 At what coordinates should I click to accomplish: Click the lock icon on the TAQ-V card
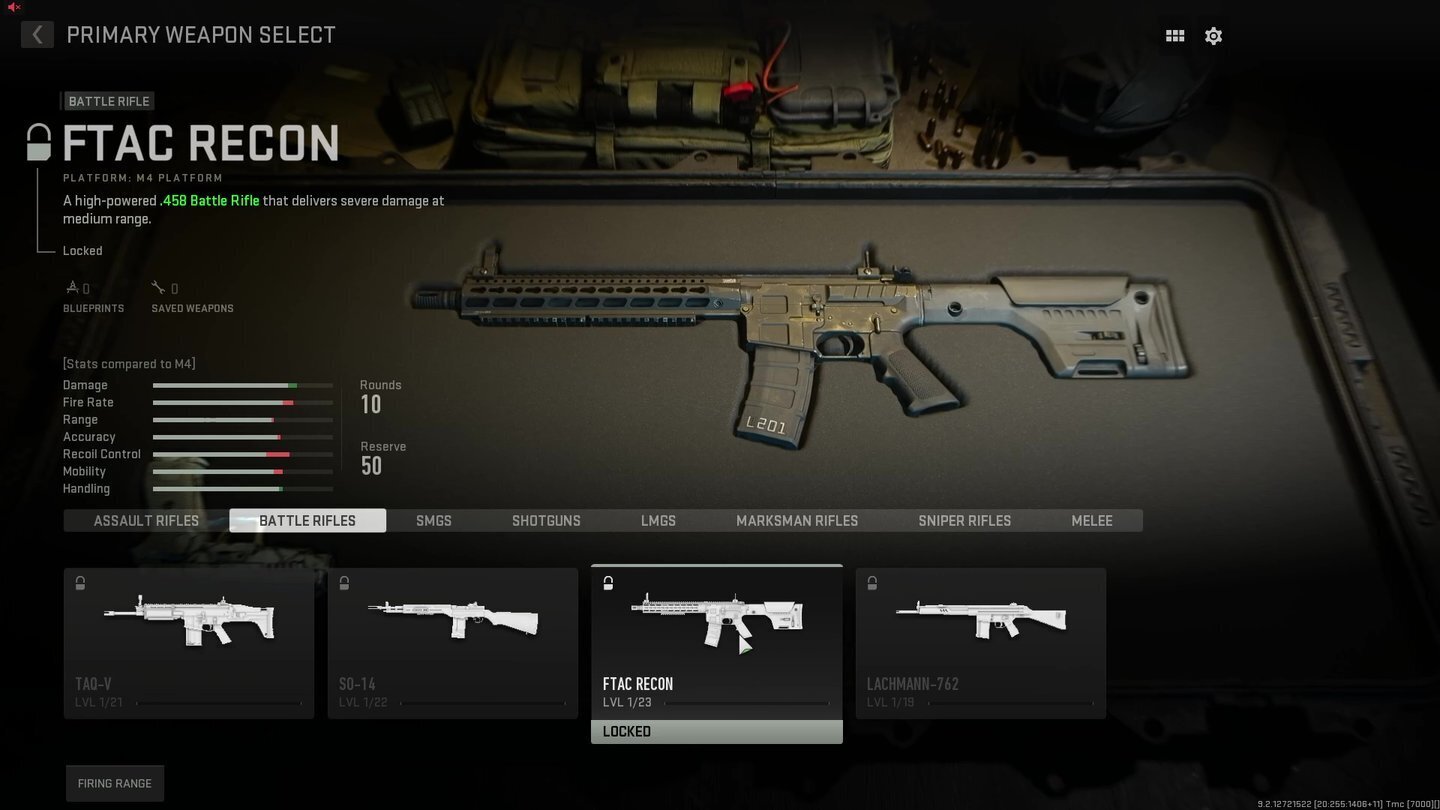(80, 582)
